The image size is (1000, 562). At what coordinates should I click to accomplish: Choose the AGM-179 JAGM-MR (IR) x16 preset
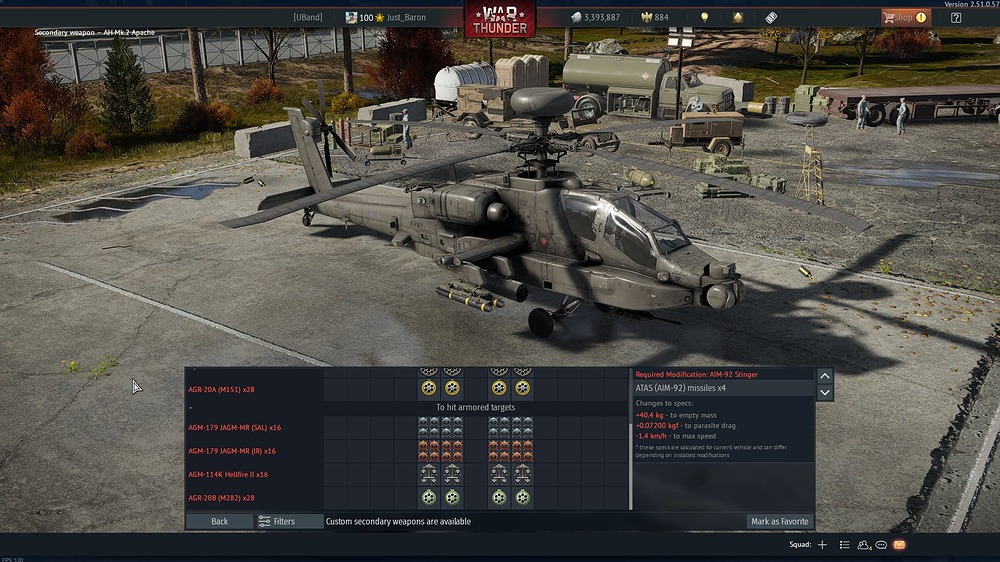pyautogui.click(x=232, y=451)
